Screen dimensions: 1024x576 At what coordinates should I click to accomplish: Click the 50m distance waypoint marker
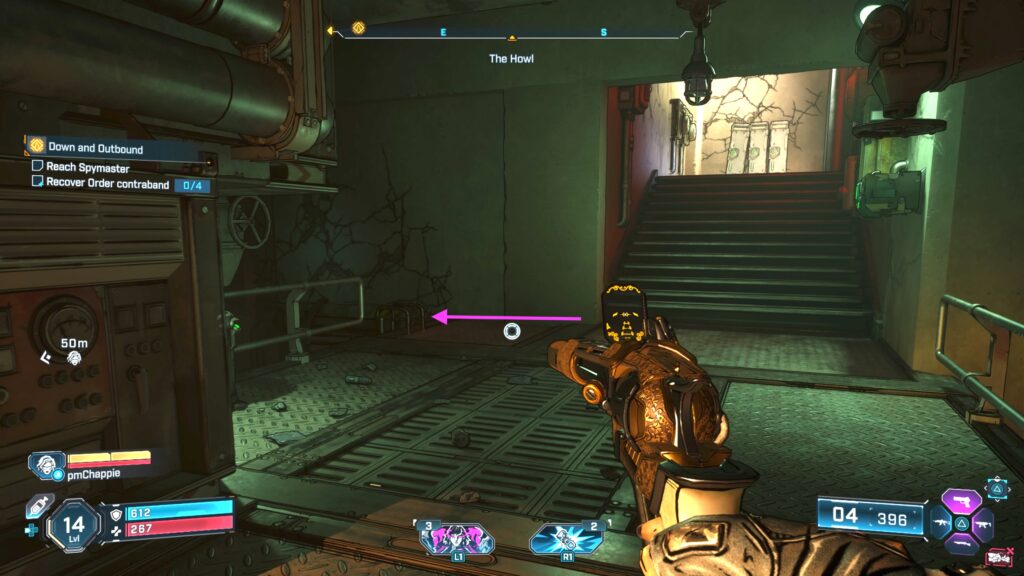(73, 350)
